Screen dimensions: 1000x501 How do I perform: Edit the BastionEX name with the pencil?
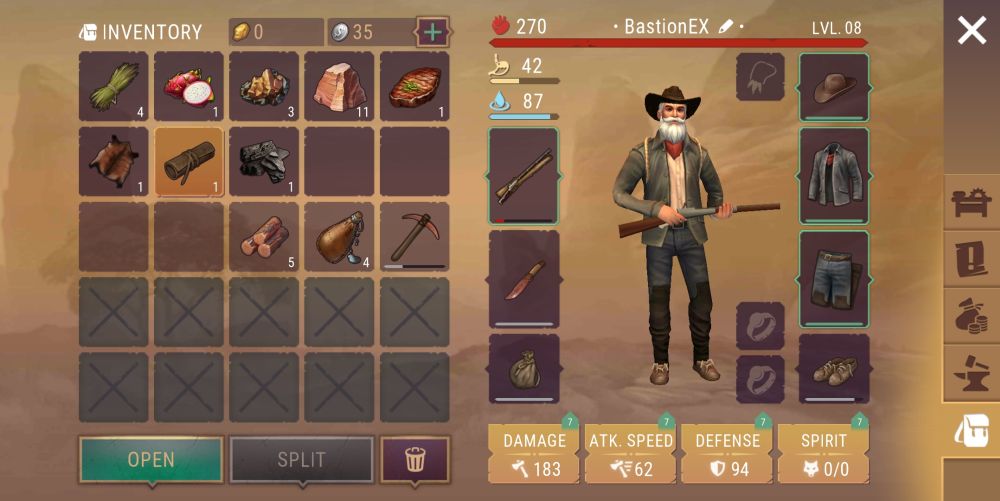tap(726, 27)
